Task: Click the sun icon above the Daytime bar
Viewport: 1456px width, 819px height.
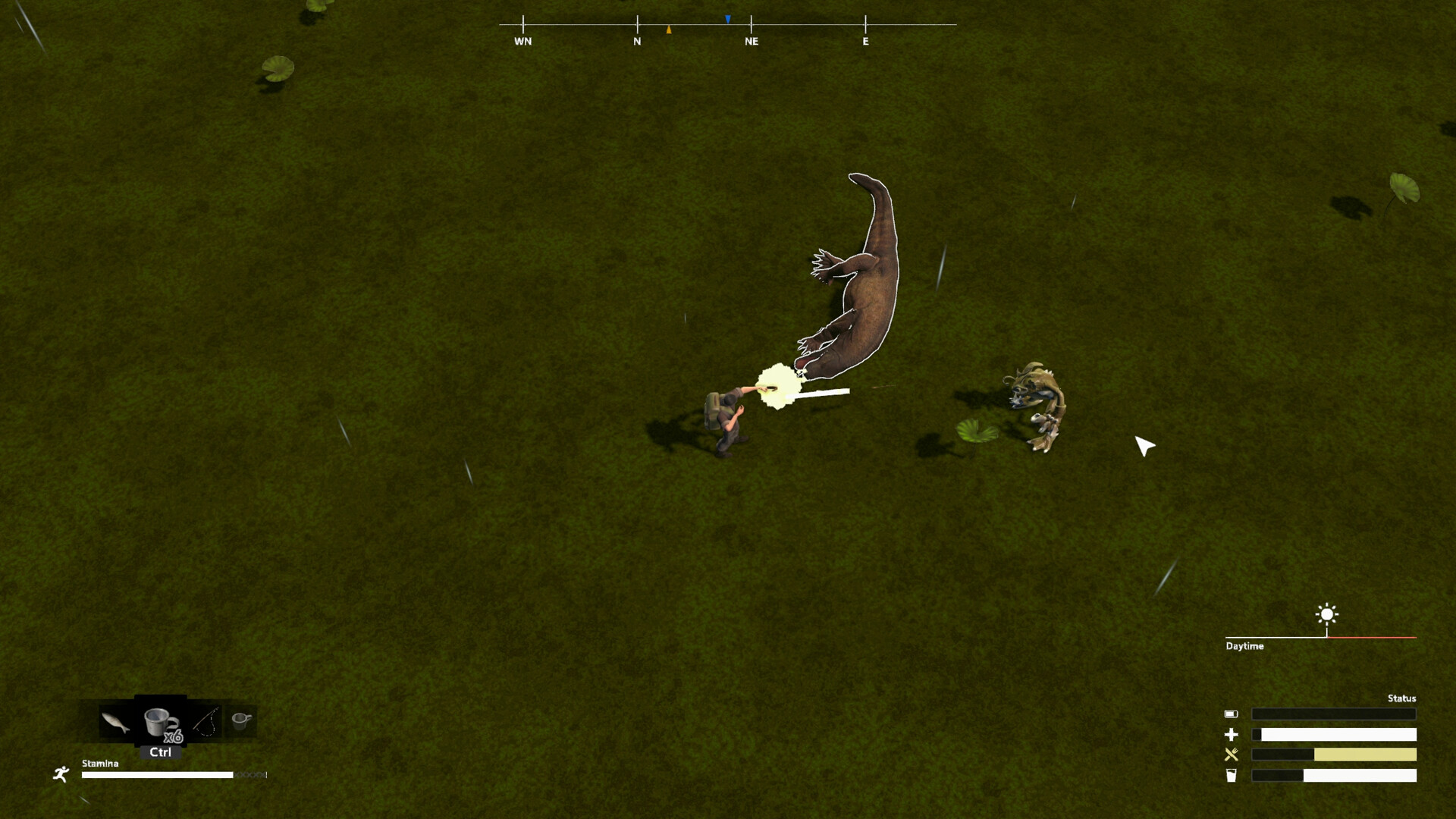Action: click(1326, 615)
